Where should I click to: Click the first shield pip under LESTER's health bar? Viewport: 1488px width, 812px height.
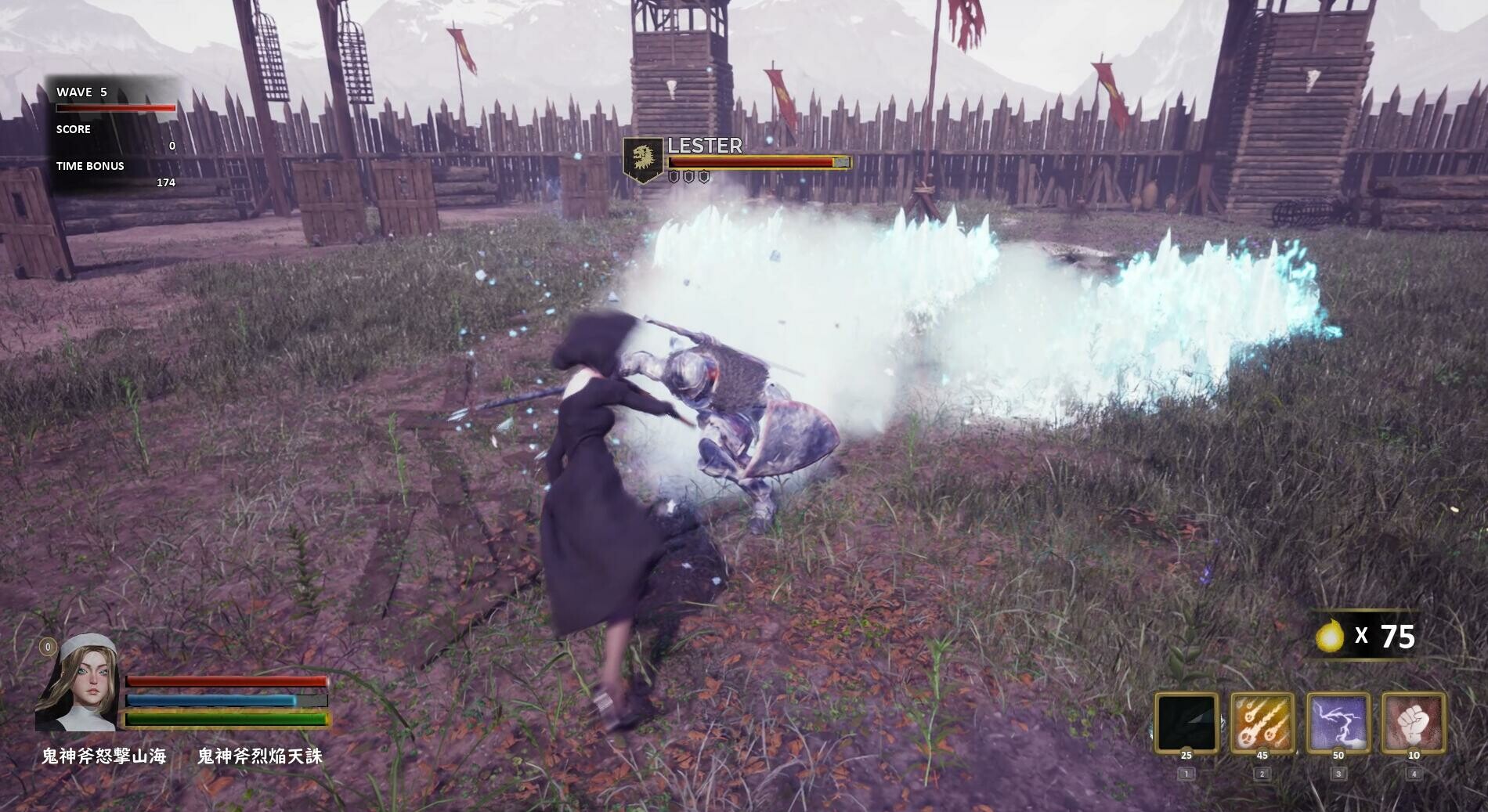coord(674,177)
